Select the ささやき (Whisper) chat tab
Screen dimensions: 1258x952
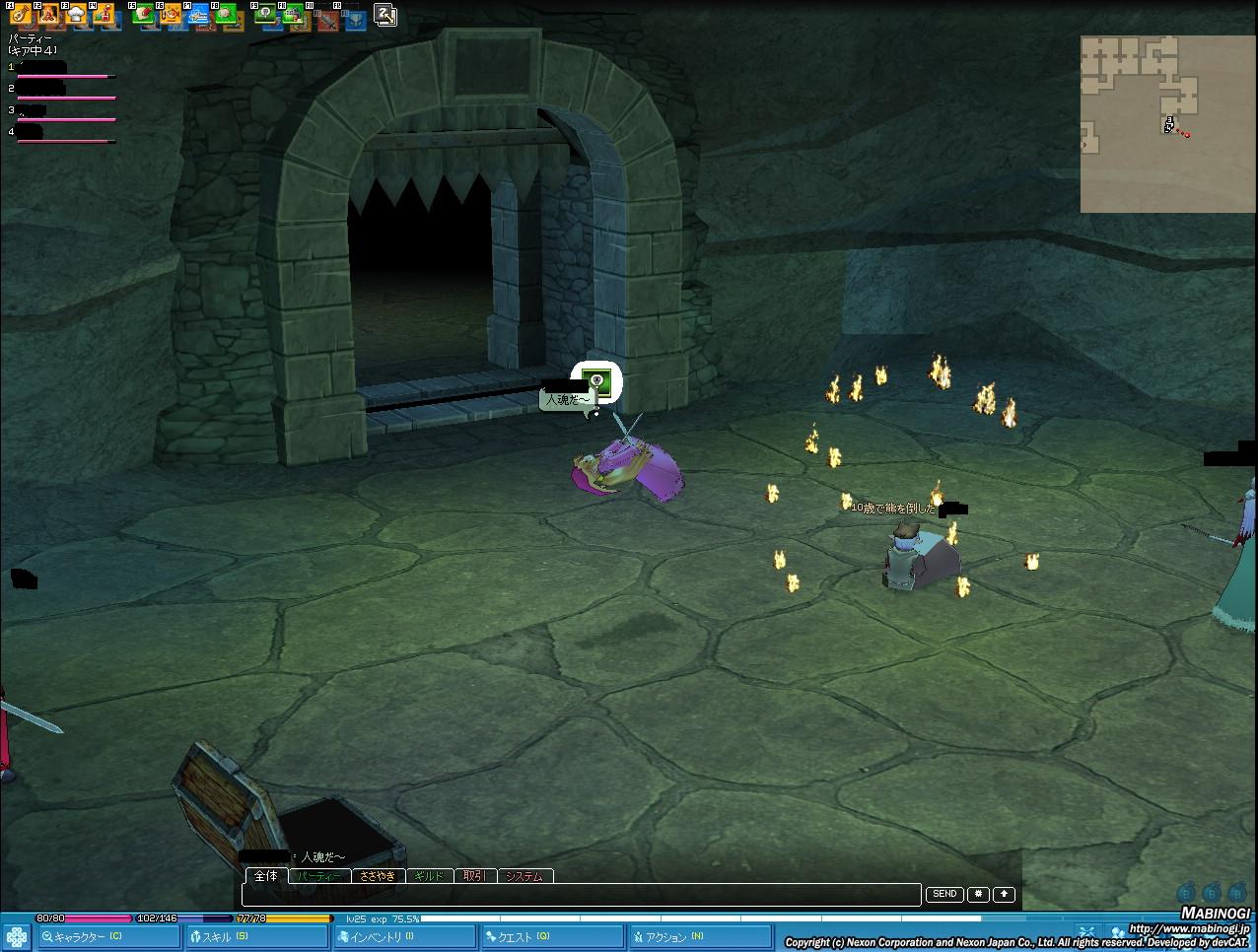click(x=378, y=876)
